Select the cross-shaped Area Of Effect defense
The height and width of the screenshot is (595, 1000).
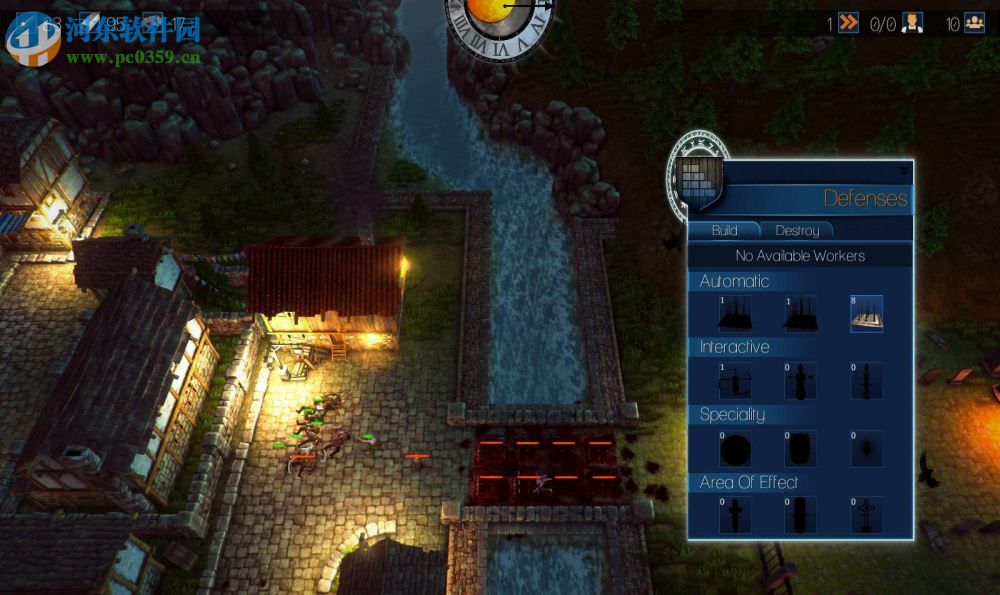point(866,515)
